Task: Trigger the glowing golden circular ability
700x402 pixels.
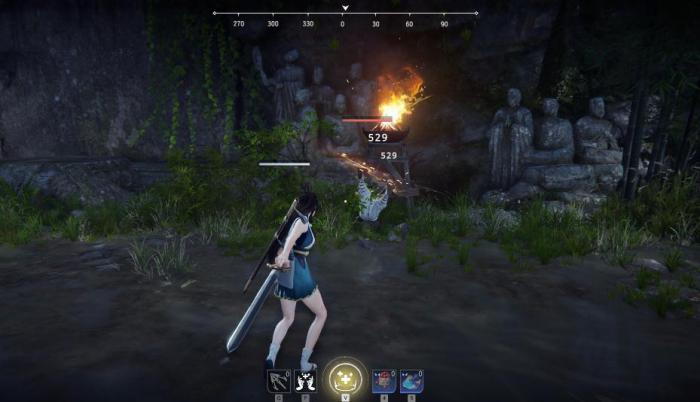Action: 345,377
